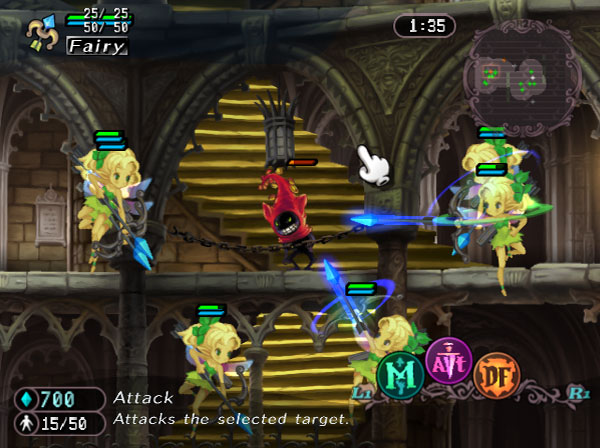Activate the orange Defend command icon
The width and height of the screenshot is (600, 448).
[x=497, y=374]
